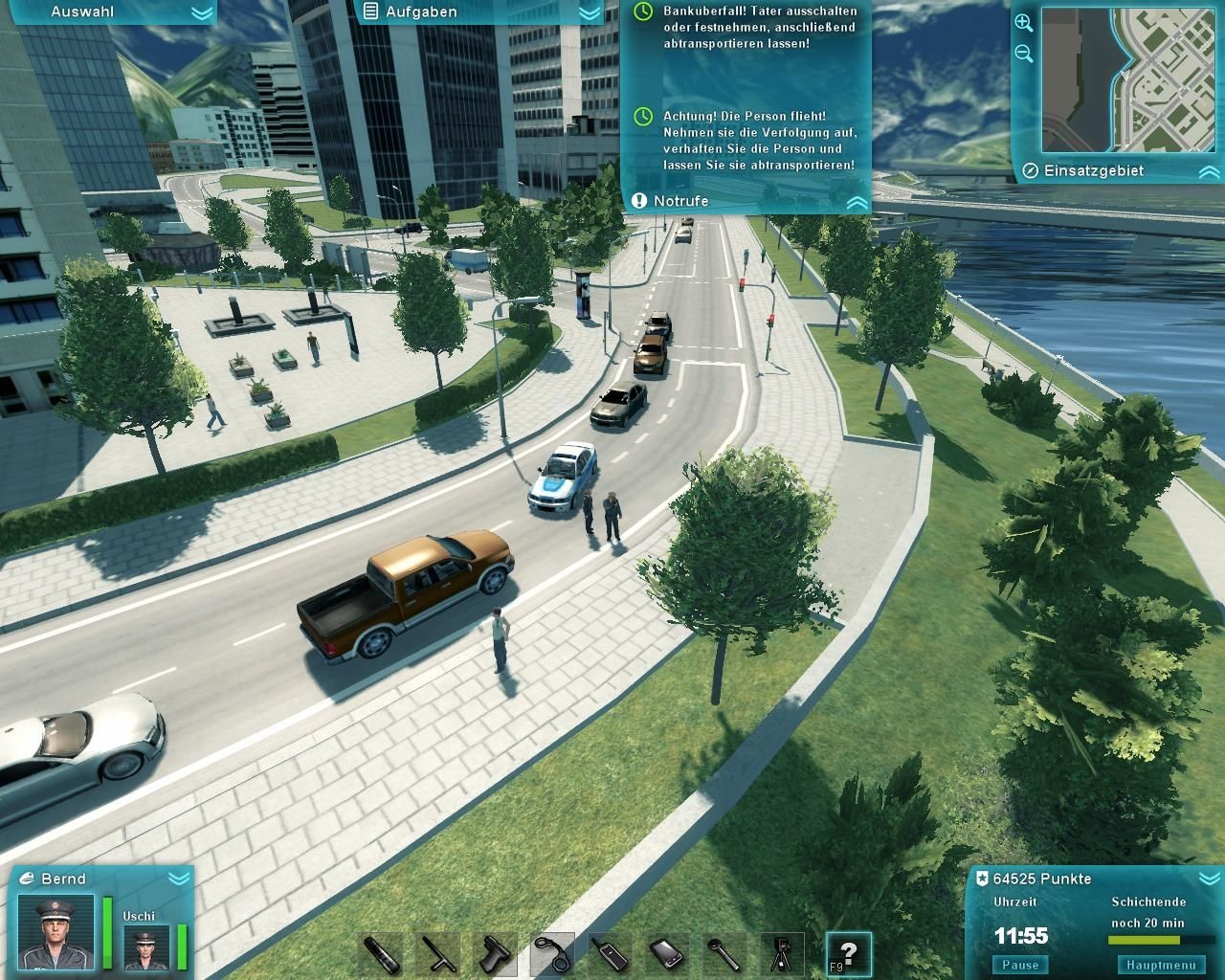Zoom out on the minimap

click(x=1023, y=54)
